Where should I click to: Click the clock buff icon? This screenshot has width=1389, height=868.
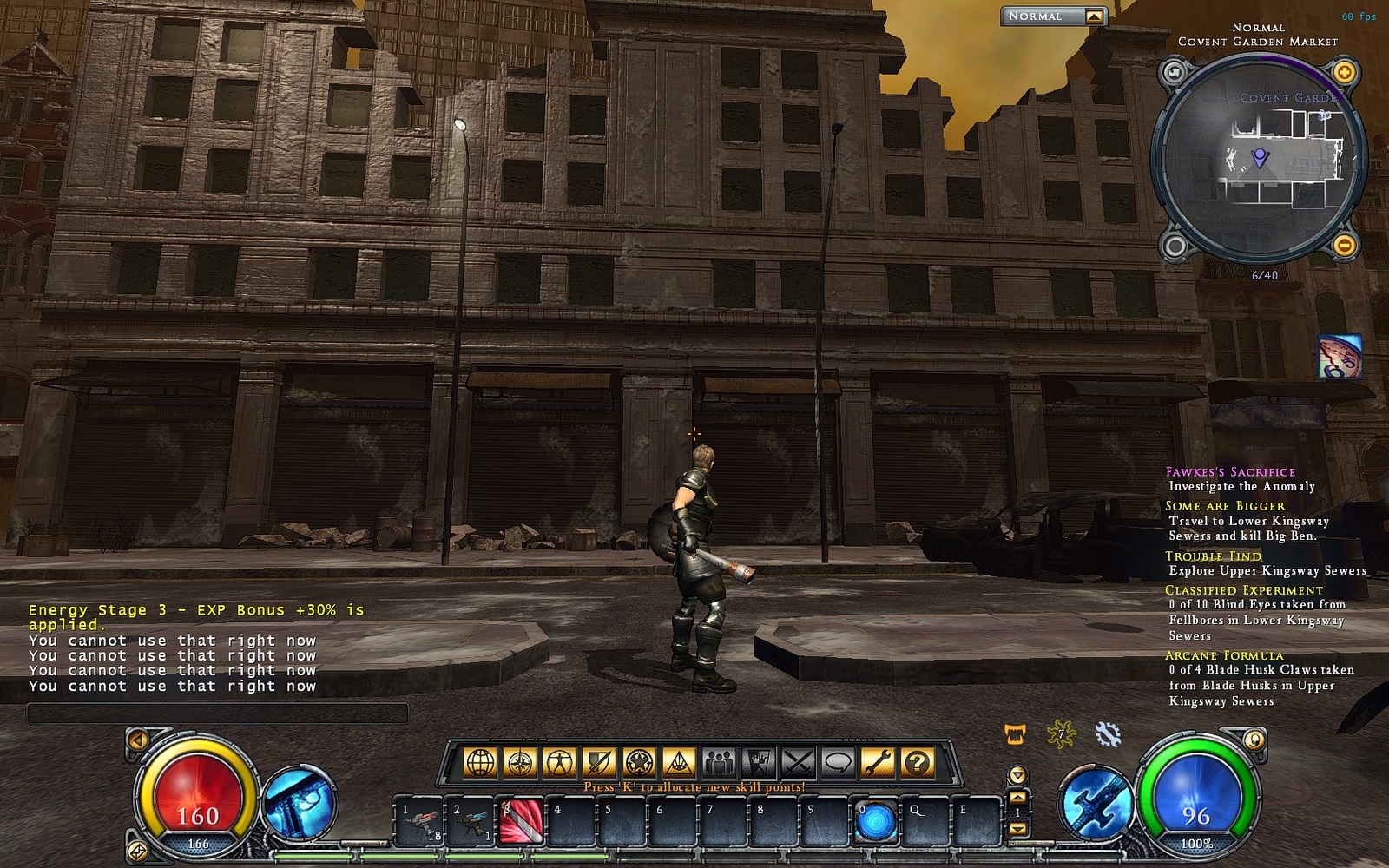[x=1338, y=357]
